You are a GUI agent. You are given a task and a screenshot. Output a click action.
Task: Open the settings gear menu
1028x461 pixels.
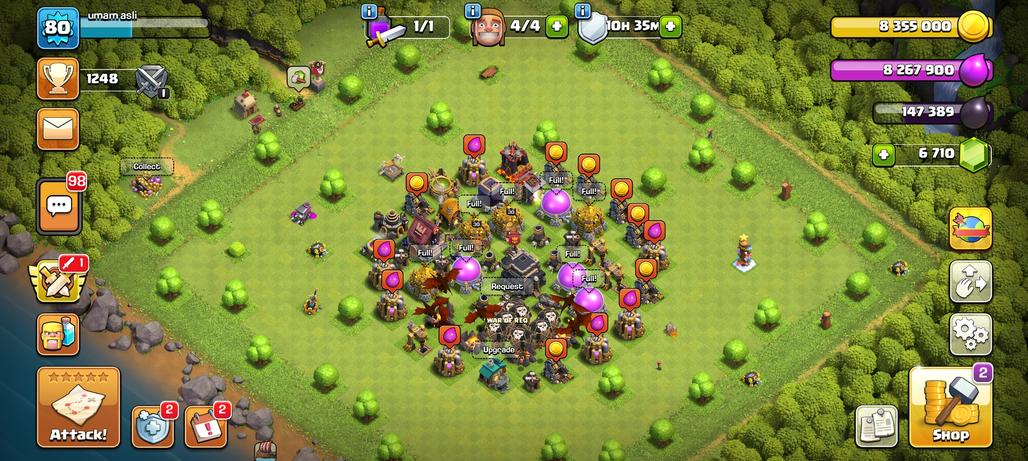[970, 334]
